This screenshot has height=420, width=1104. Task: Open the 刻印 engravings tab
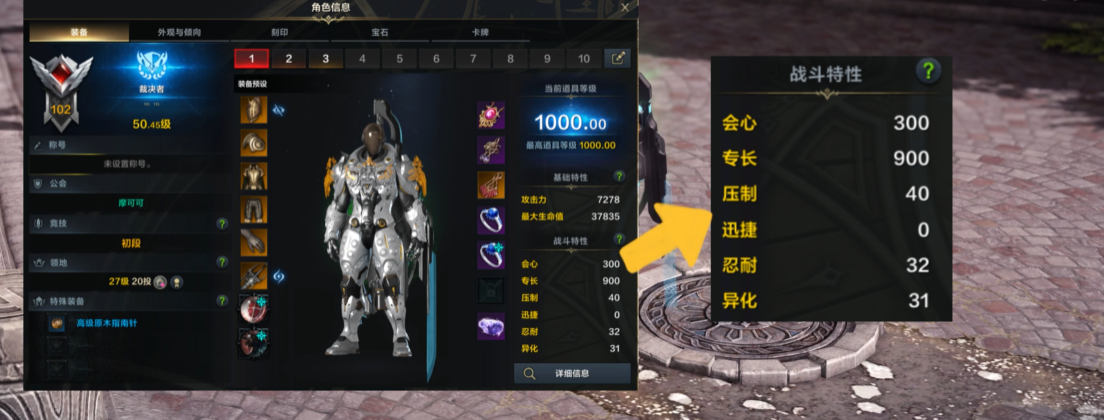(280, 32)
